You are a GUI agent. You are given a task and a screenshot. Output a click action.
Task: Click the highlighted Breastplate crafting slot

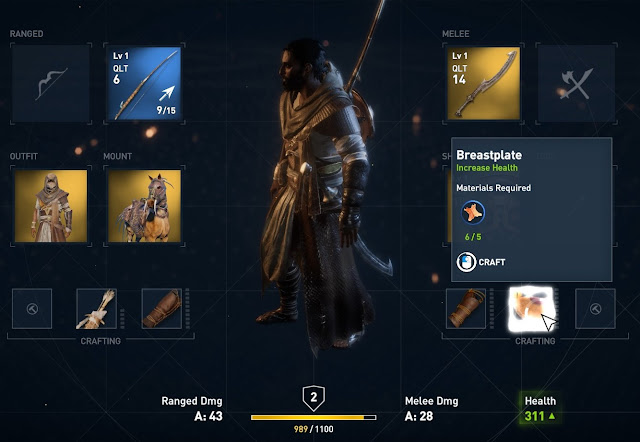(529, 309)
